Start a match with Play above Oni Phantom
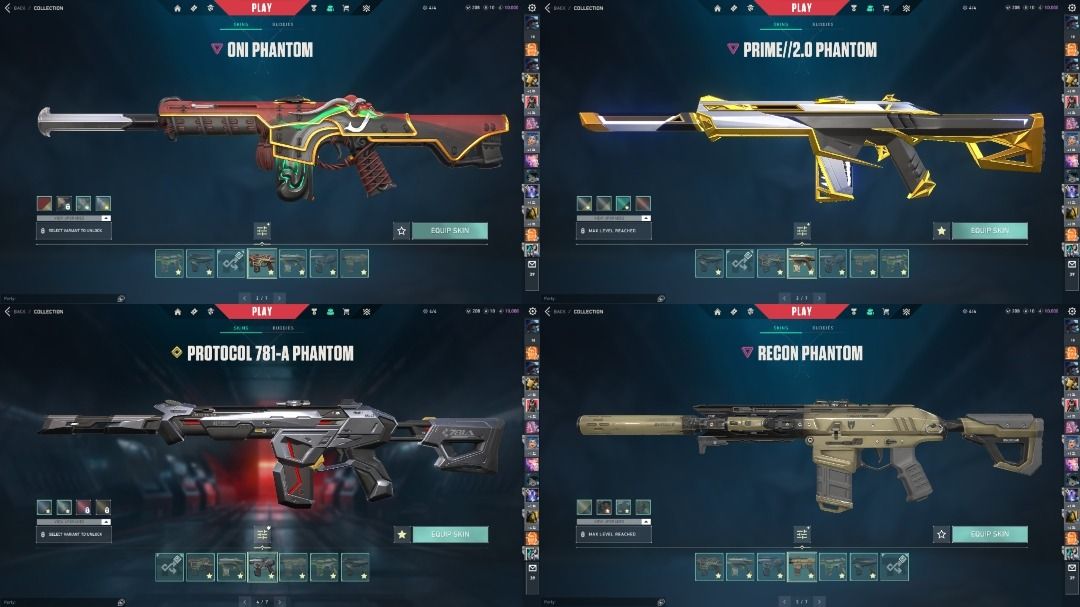 (261, 8)
